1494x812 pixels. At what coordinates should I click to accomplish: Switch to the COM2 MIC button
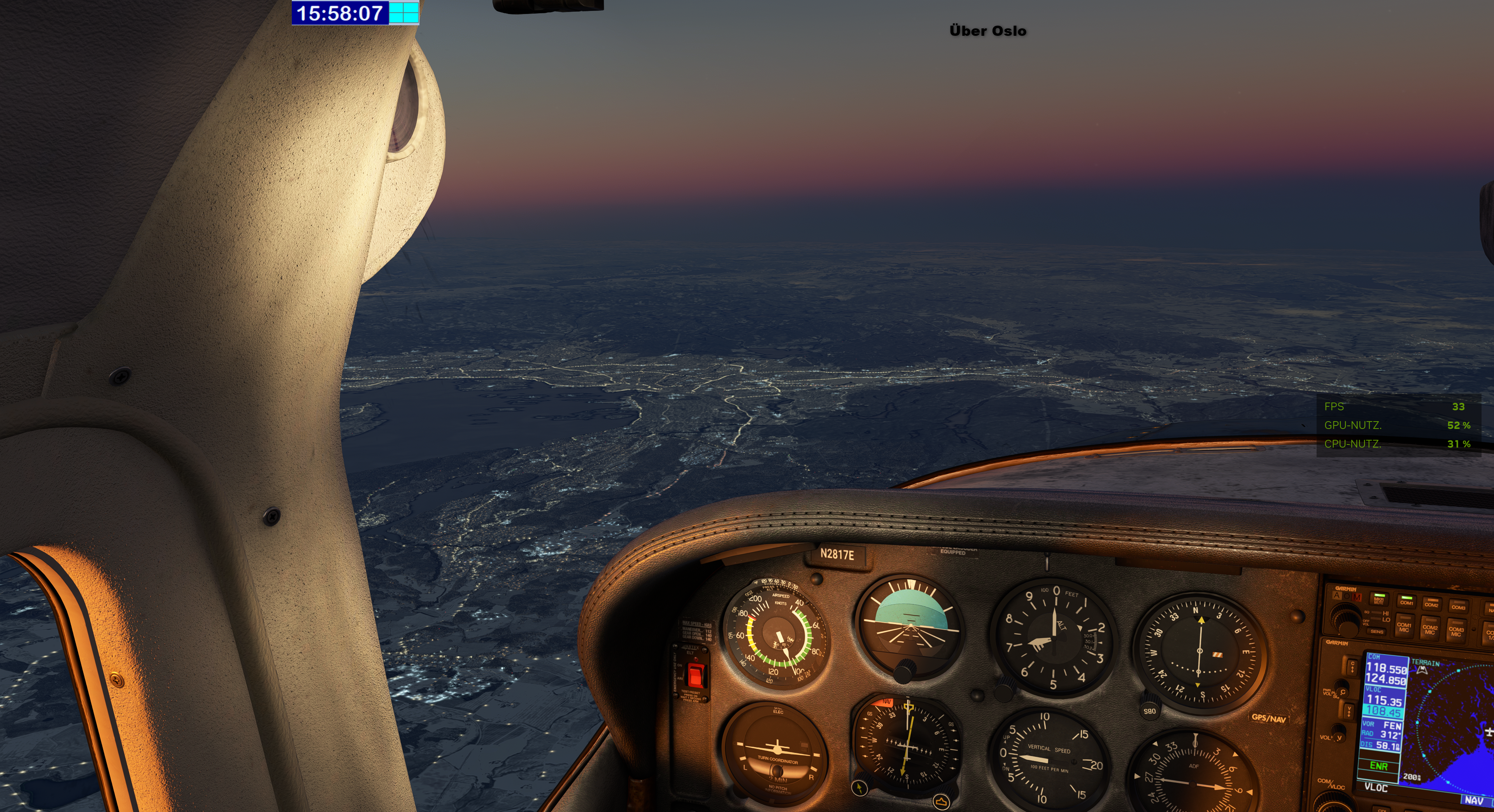click(x=1430, y=629)
